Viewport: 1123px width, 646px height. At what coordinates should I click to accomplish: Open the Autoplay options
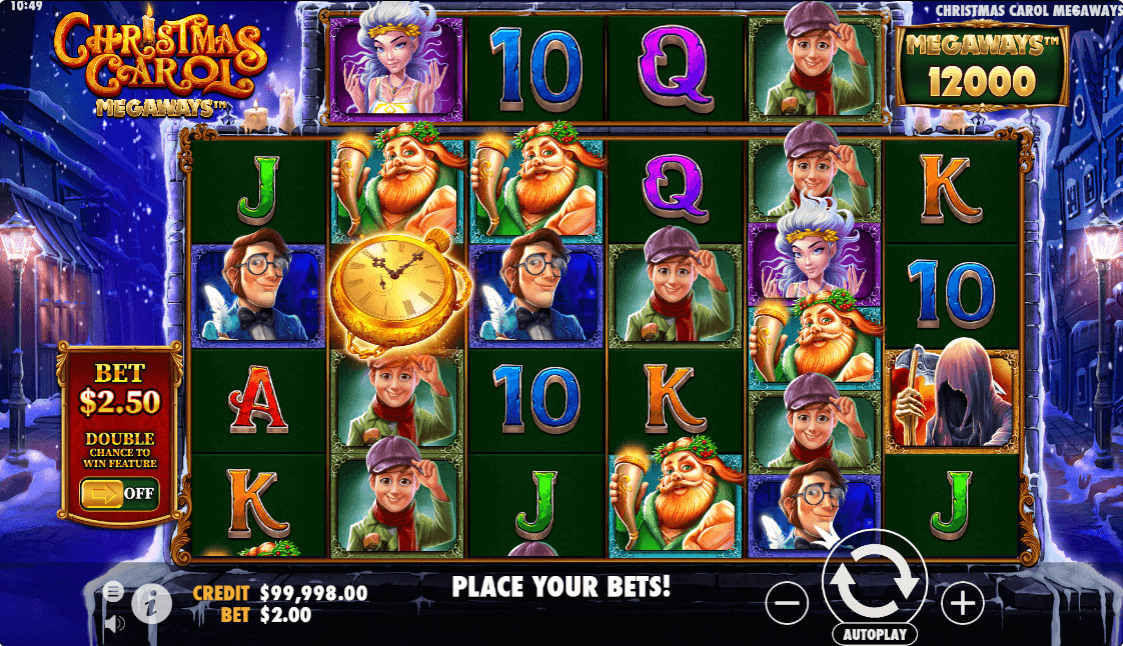click(874, 635)
